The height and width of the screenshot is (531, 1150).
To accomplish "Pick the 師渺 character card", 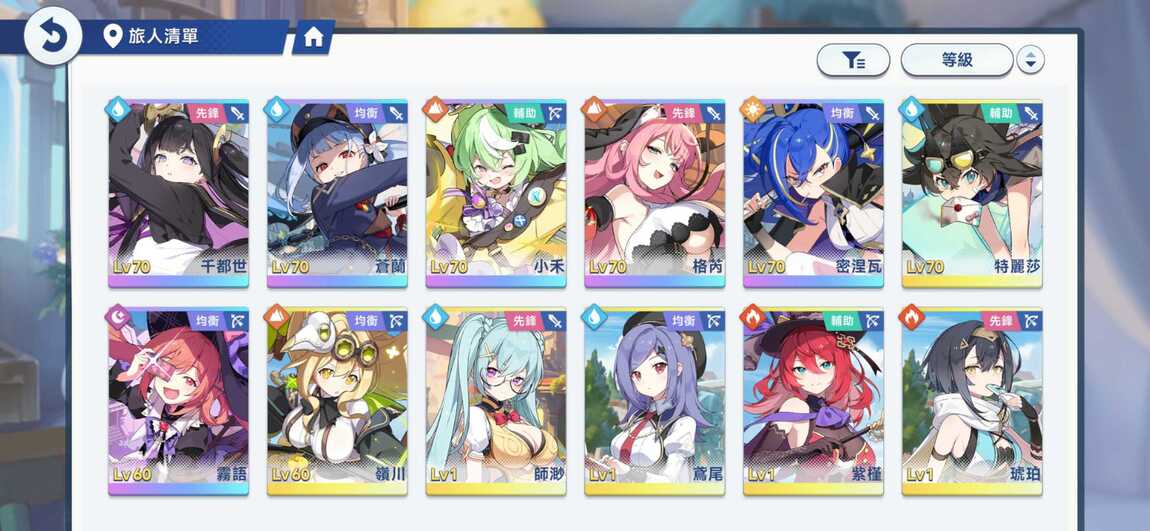I will pyautogui.click(x=496, y=401).
